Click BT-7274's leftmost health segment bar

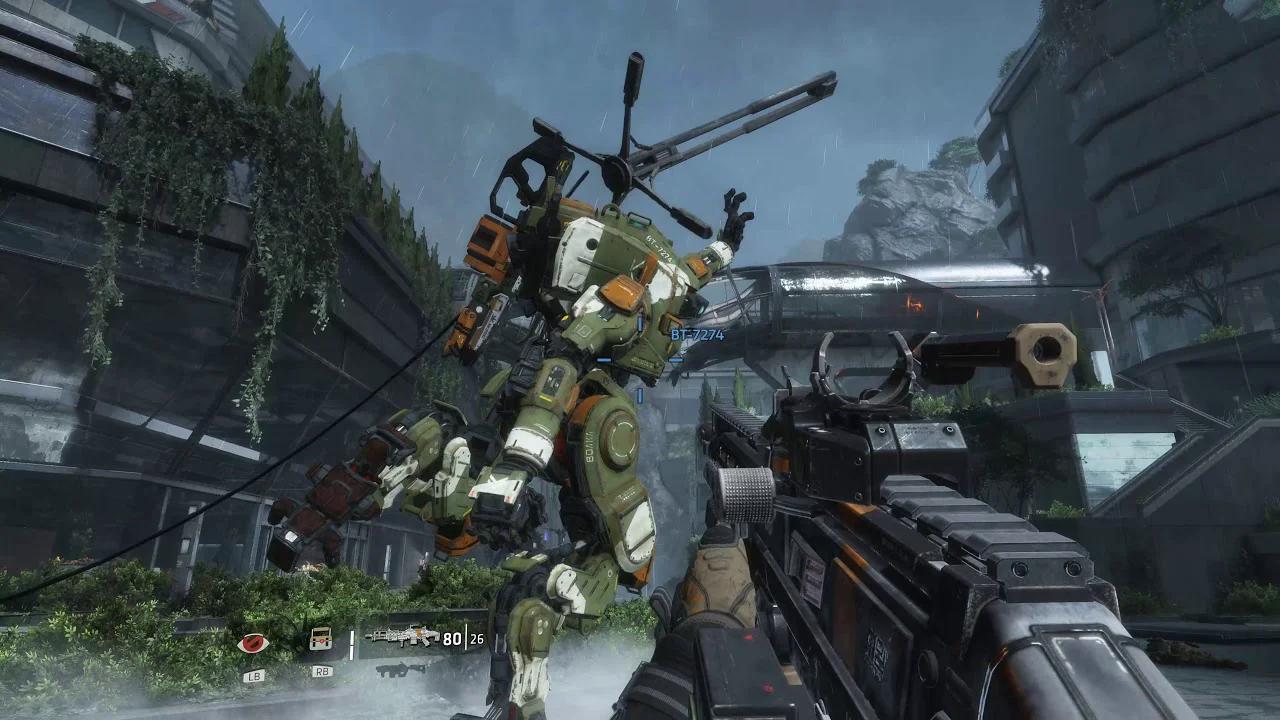pos(603,360)
